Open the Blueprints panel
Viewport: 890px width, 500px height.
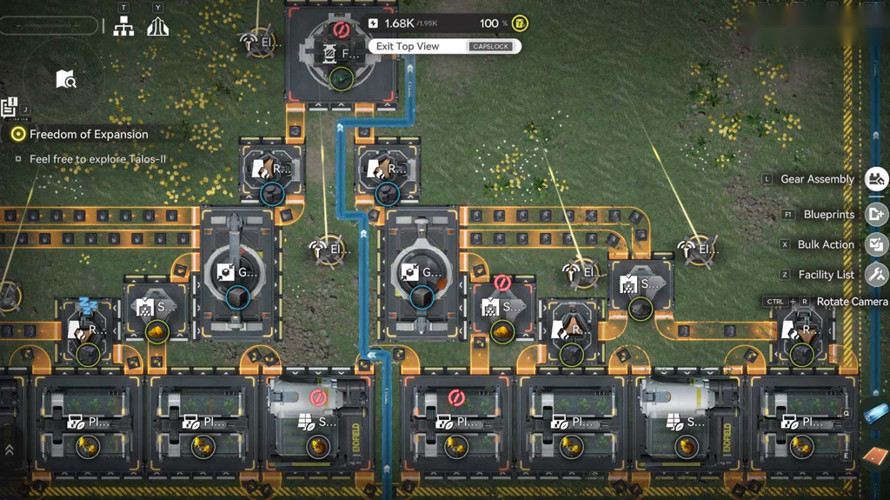[x=876, y=214]
